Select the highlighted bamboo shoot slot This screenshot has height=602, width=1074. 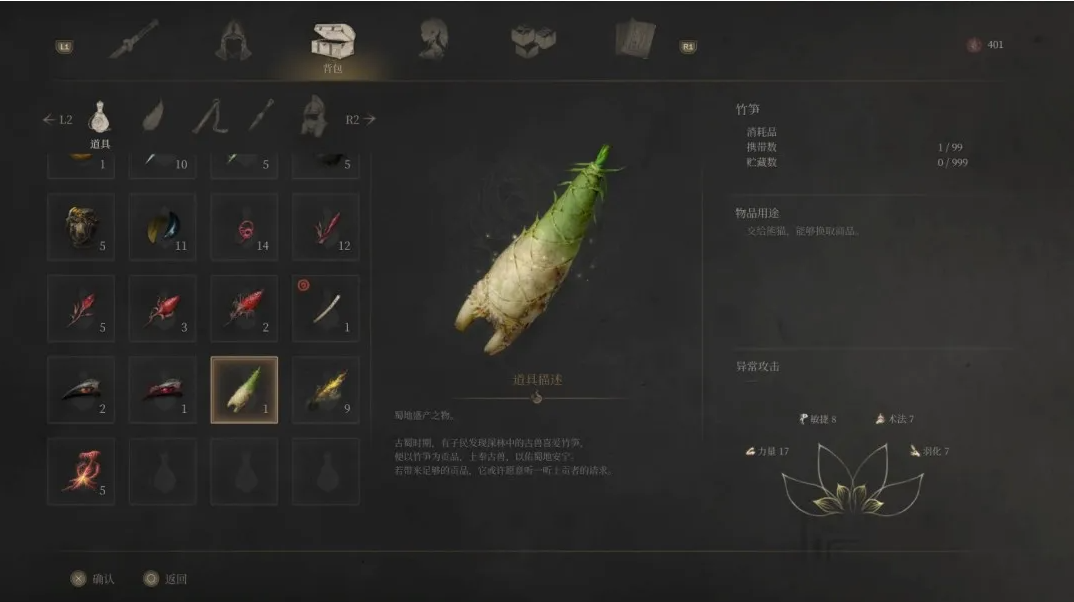click(x=244, y=390)
